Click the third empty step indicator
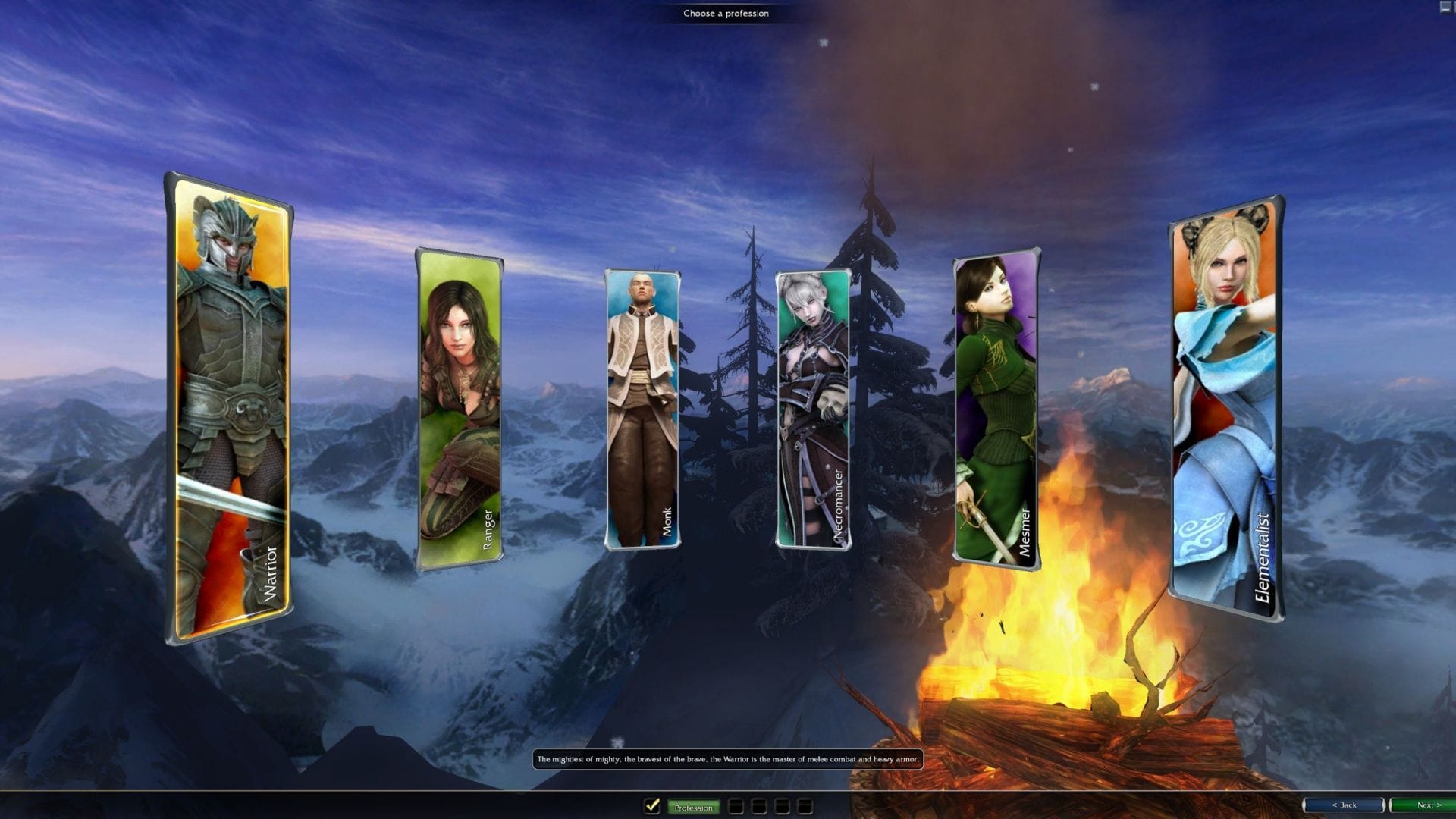The width and height of the screenshot is (1456, 819). coord(783,807)
